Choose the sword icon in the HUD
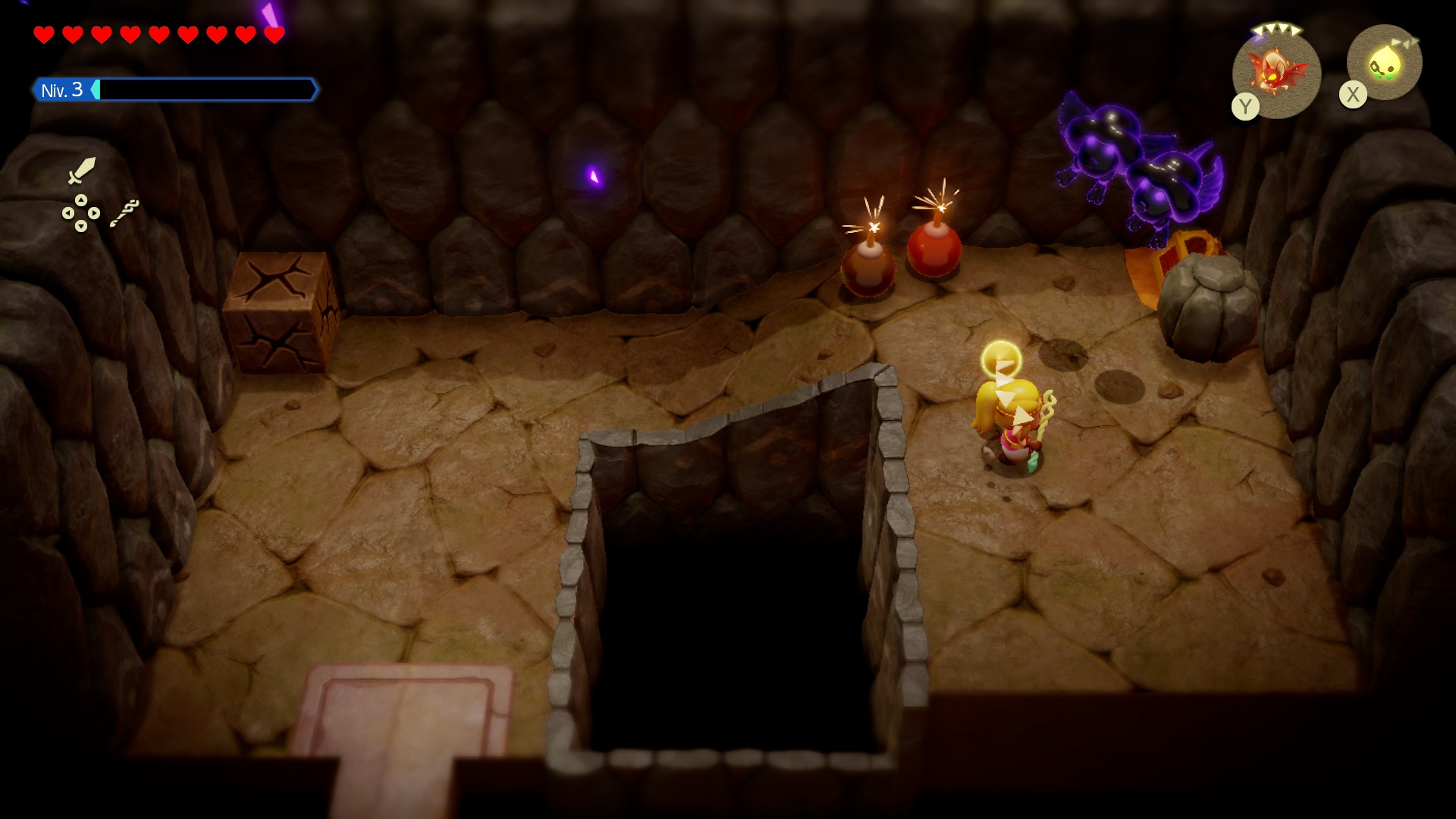 (81, 171)
